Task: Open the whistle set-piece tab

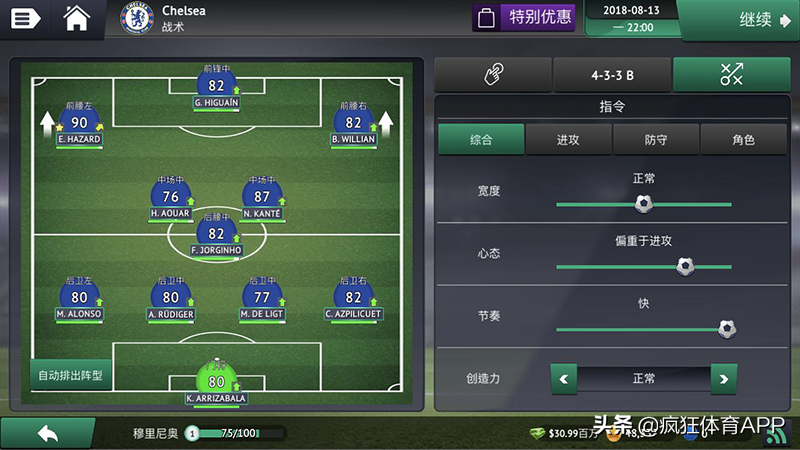Action: point(493,75)
